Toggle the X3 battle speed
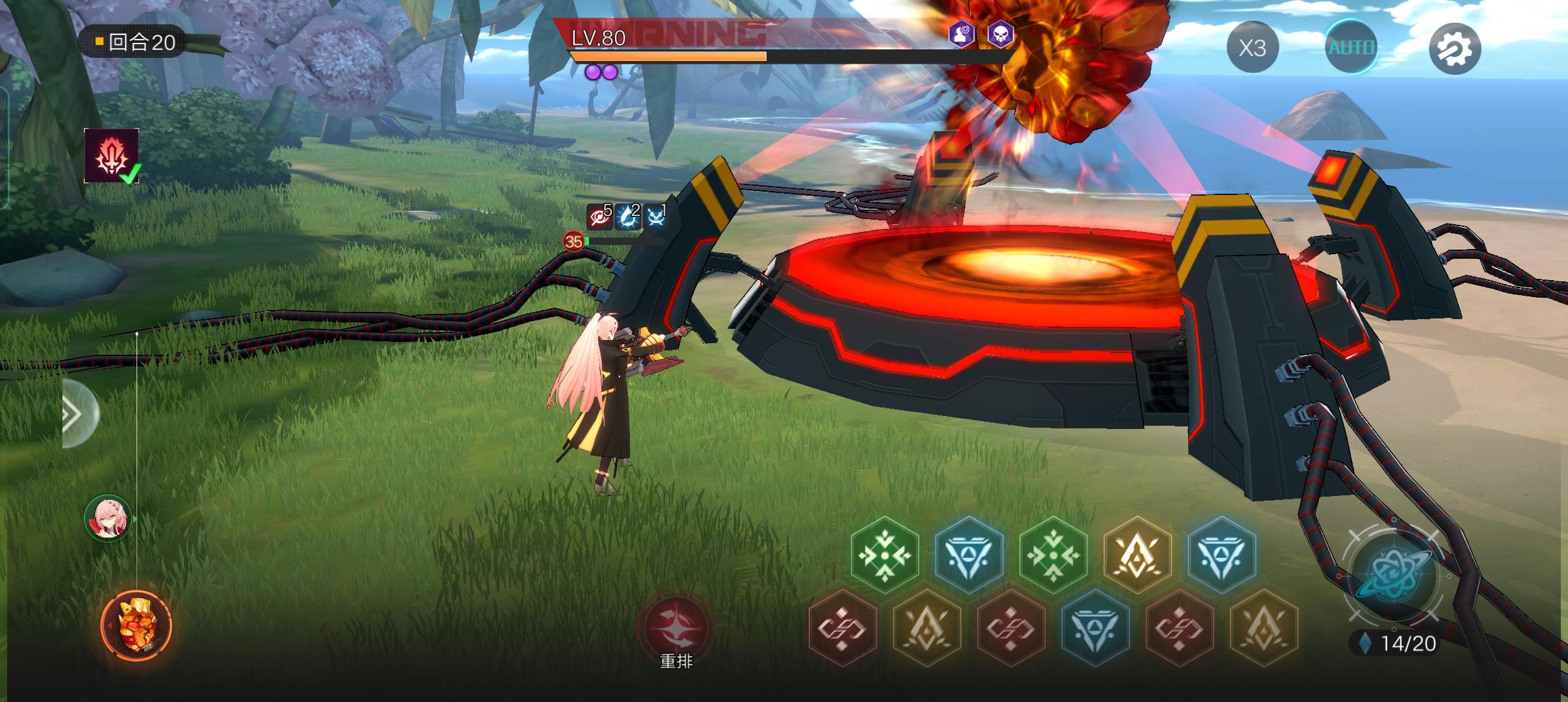 point(1253,47)
